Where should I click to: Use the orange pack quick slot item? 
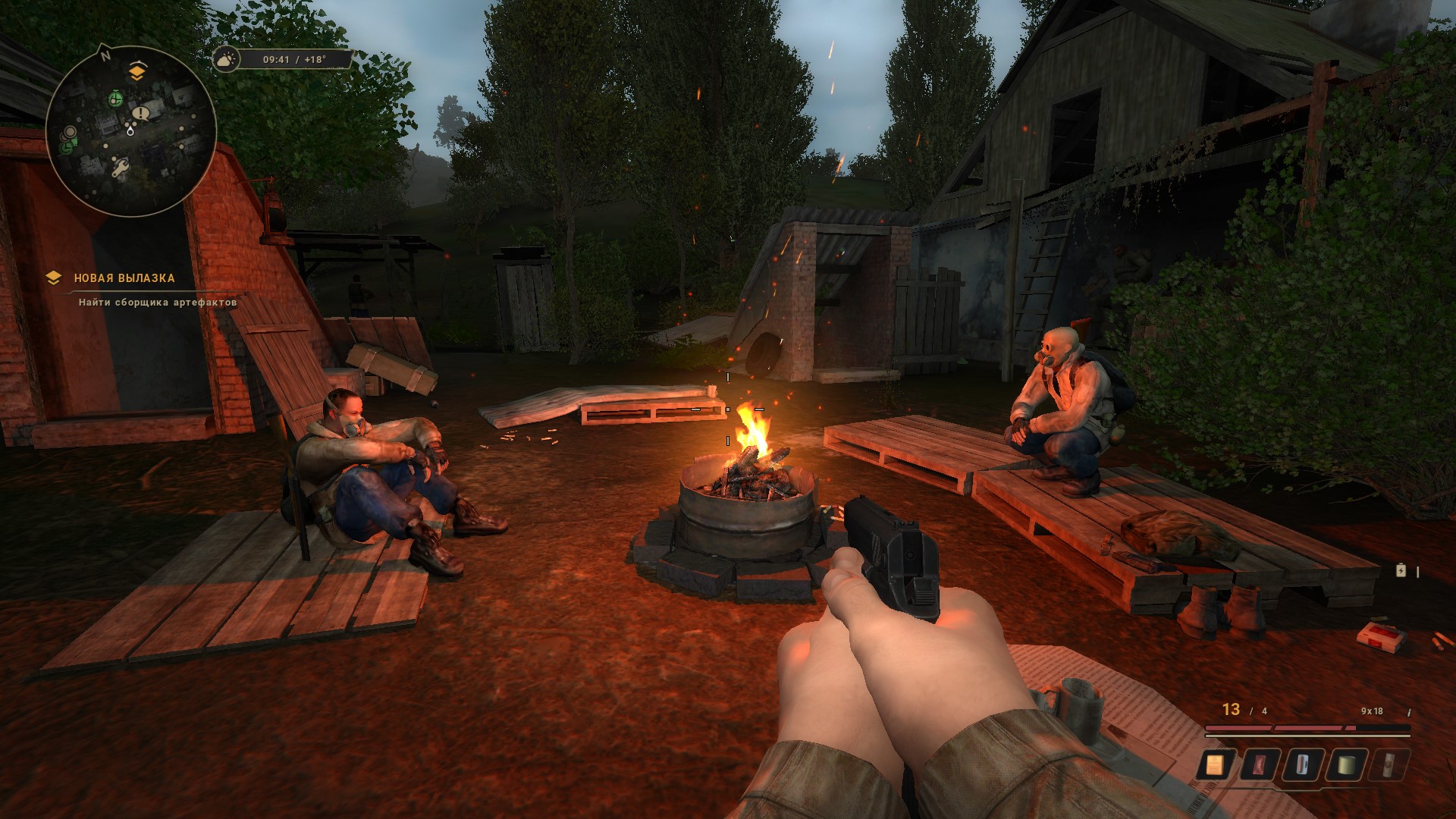click(x=1215, y=764)
